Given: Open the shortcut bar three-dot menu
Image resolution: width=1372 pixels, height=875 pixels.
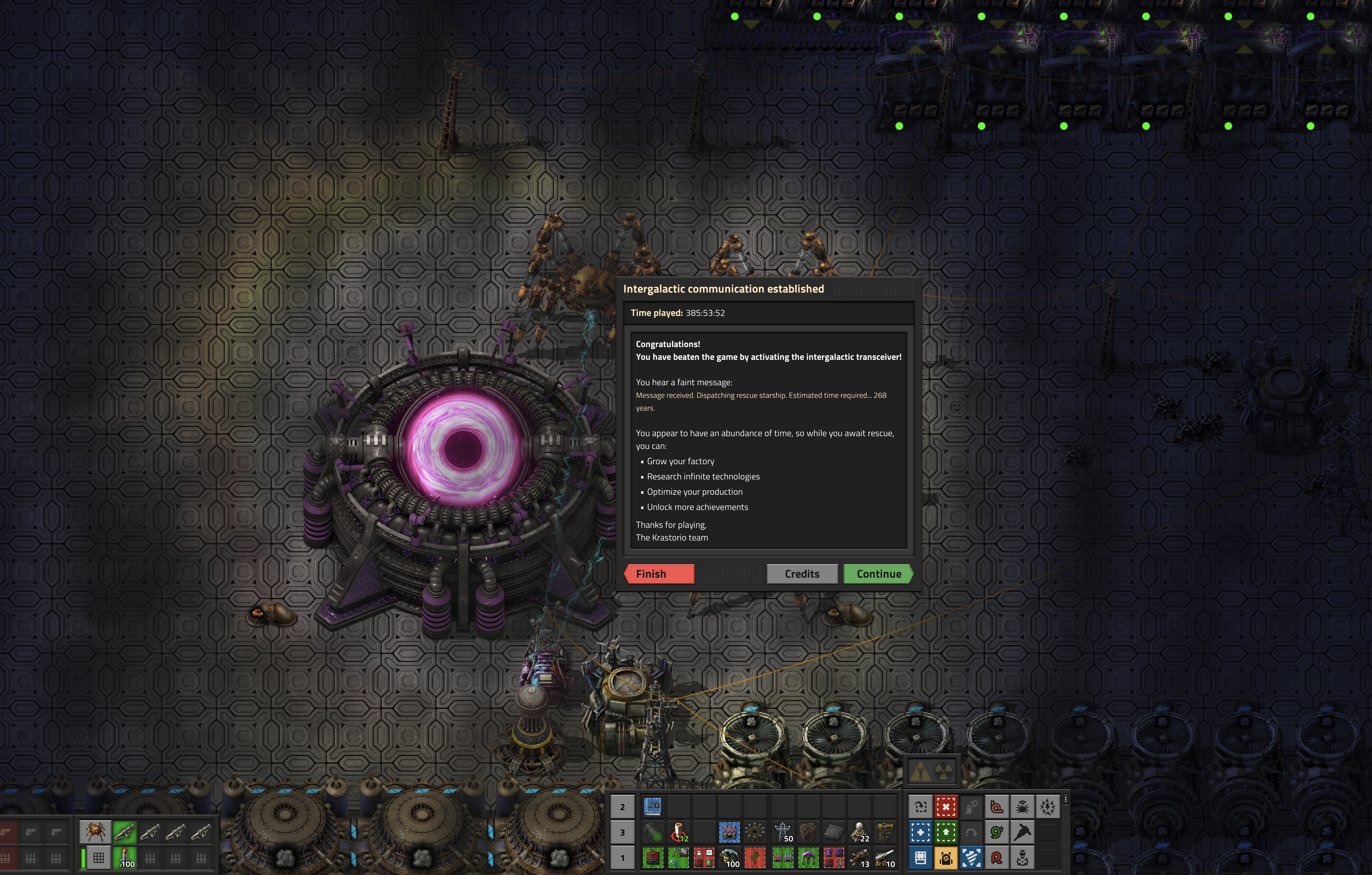Looking at the screenshot, I should (1065, 800).
